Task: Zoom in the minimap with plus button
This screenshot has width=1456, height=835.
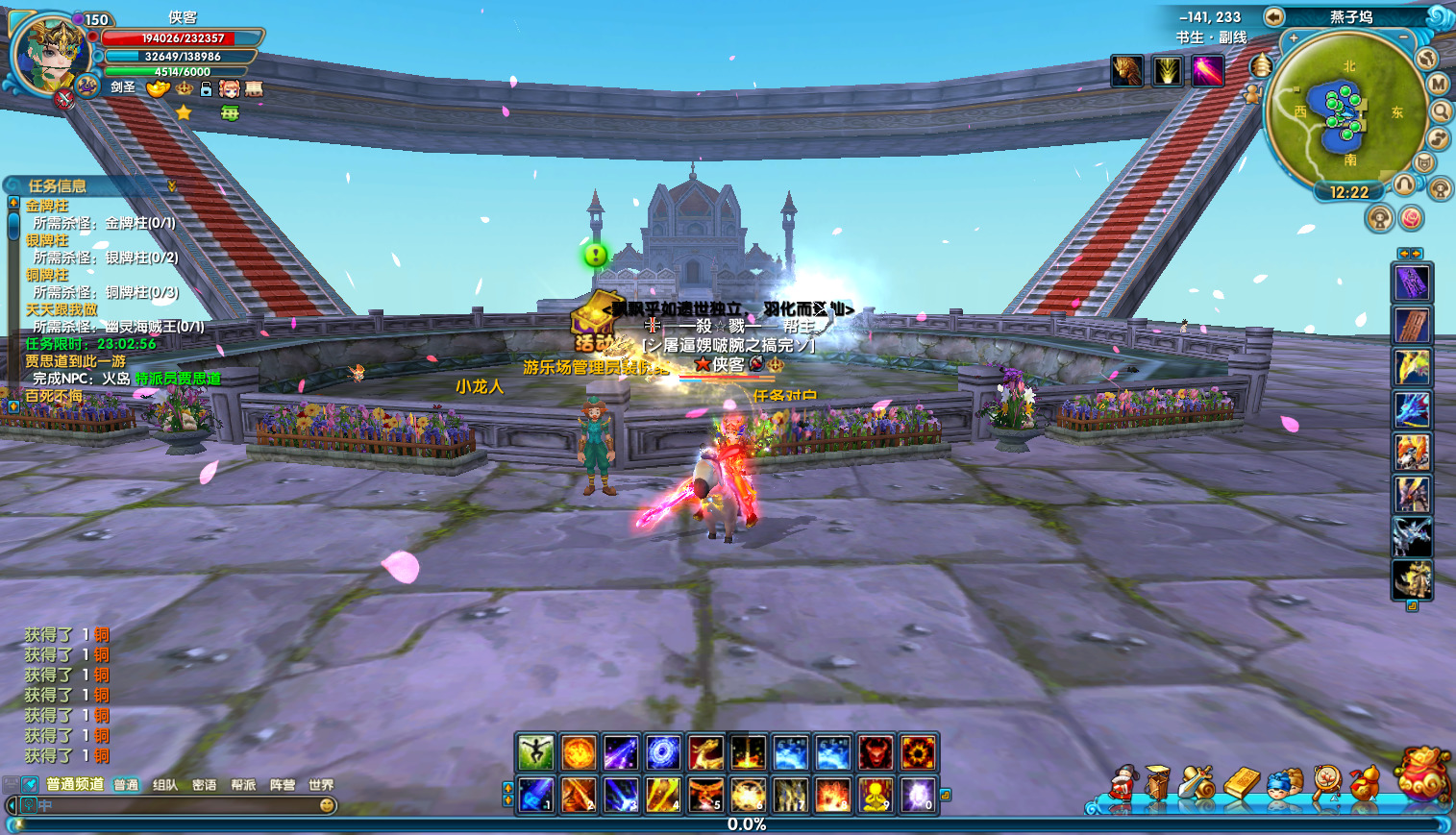Action: coord(1294,38)
